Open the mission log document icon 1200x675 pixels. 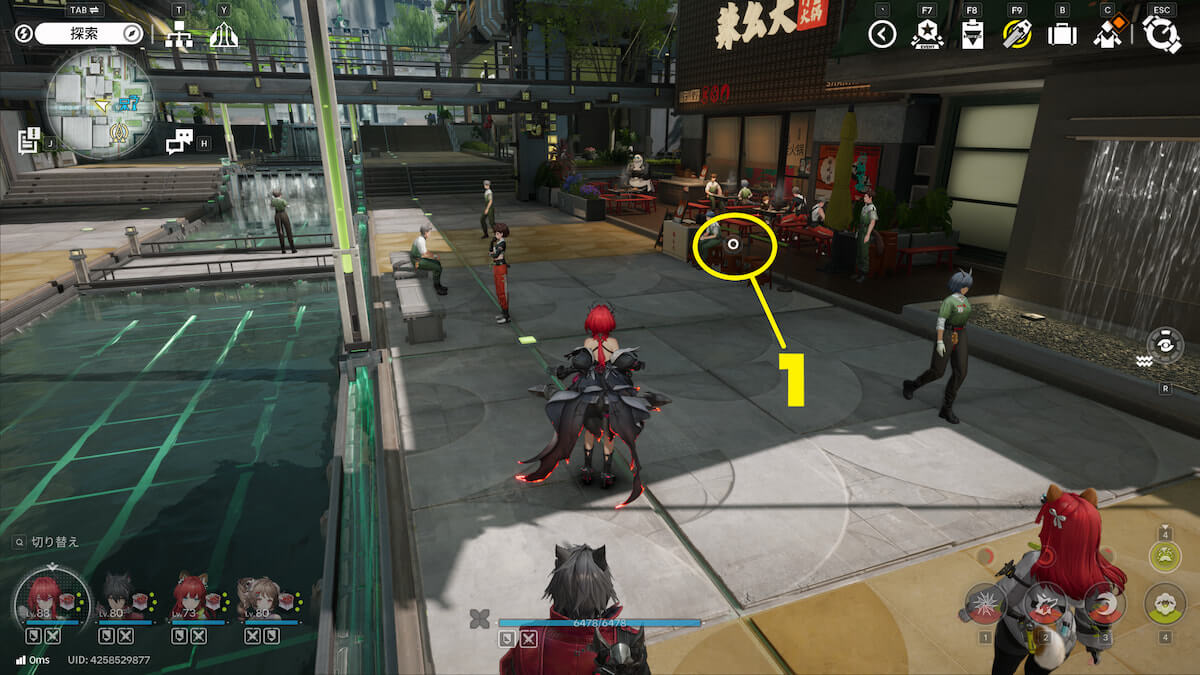click(28, 140)
